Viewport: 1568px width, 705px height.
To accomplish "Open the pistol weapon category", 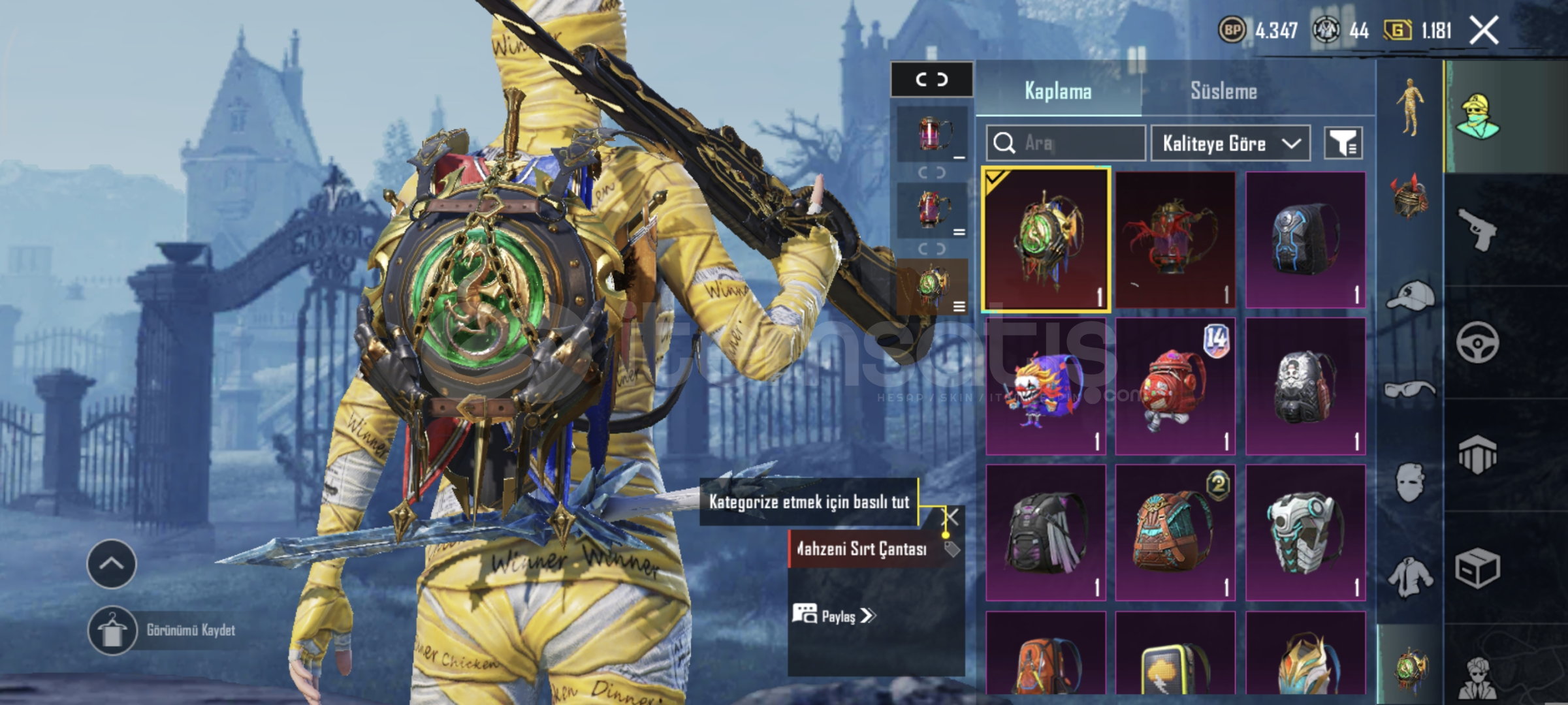I will tap(1478, 229).
